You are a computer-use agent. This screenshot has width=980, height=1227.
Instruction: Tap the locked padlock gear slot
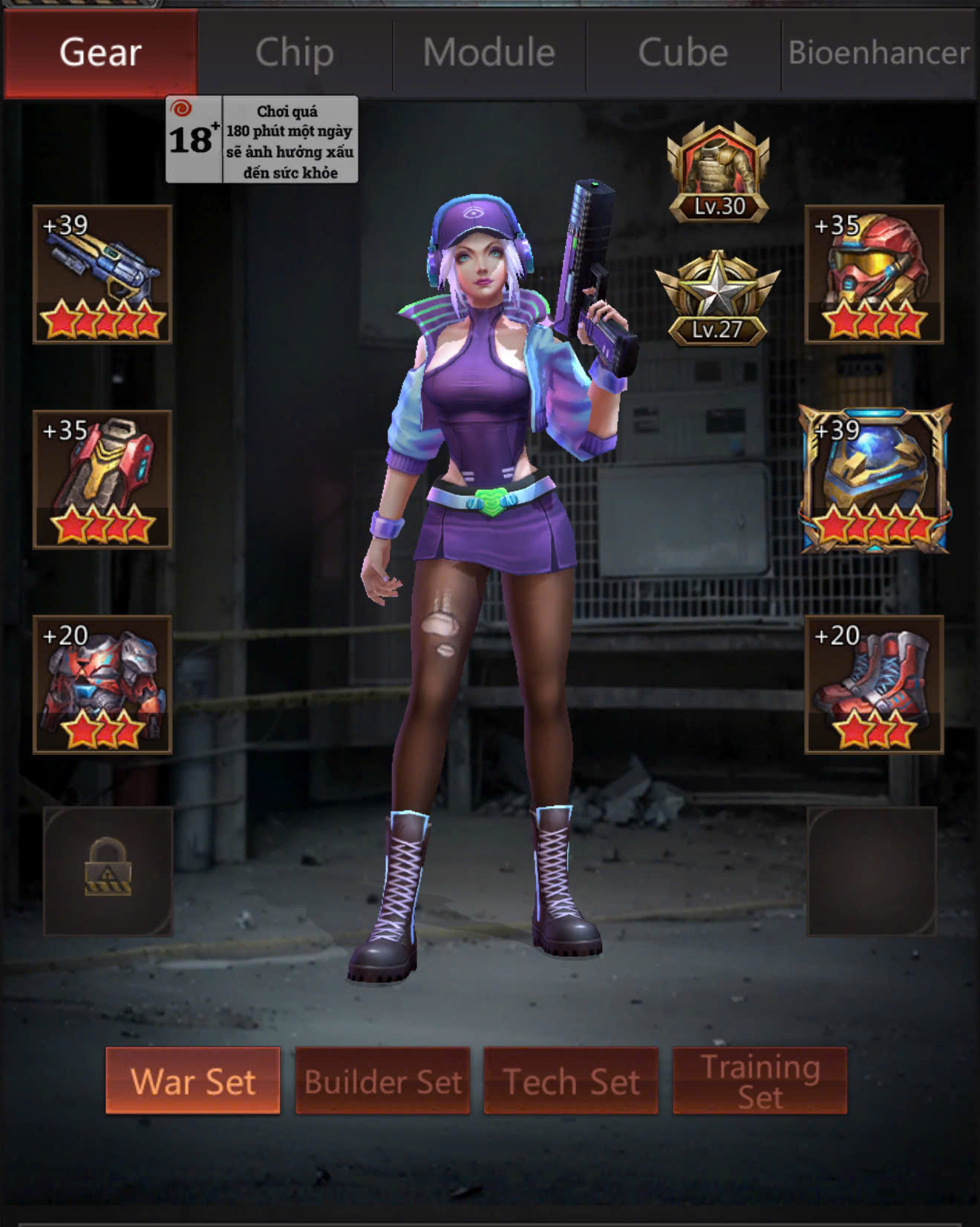pos(108,871)
